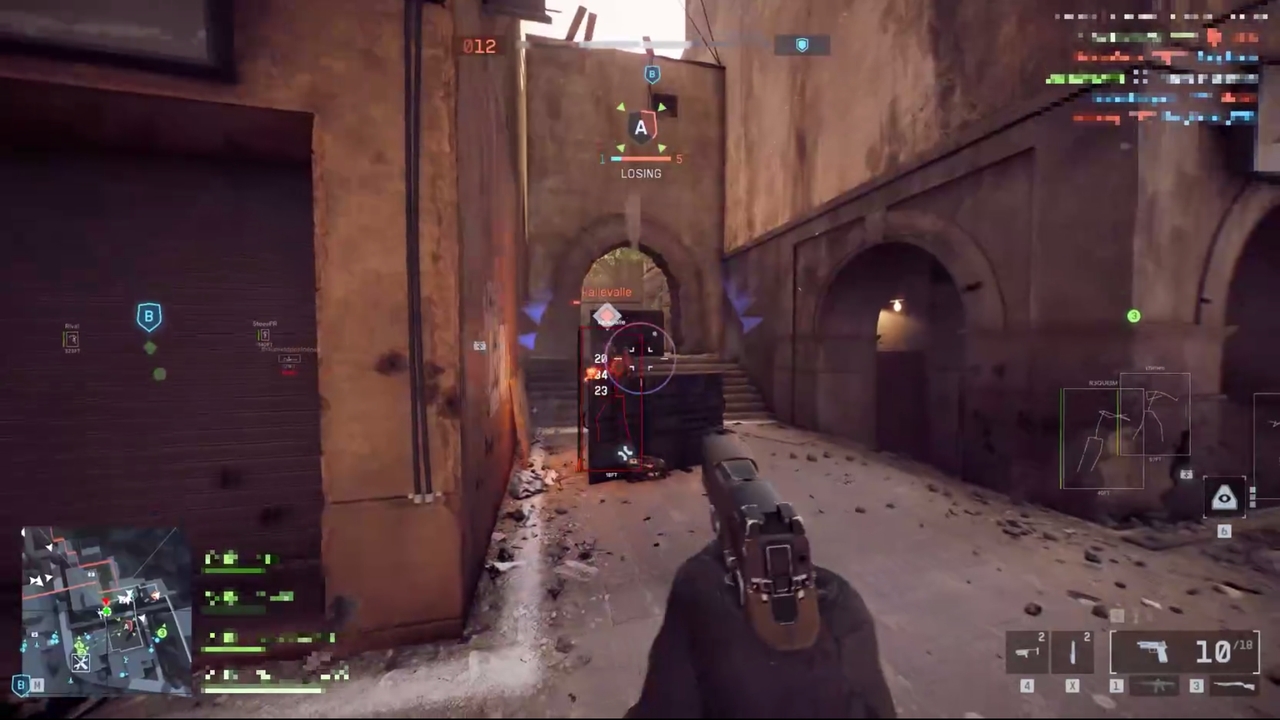Select the shotgun in weapon slot 3
This screenshot has height=720, width=1280.
click(1233, 684)
